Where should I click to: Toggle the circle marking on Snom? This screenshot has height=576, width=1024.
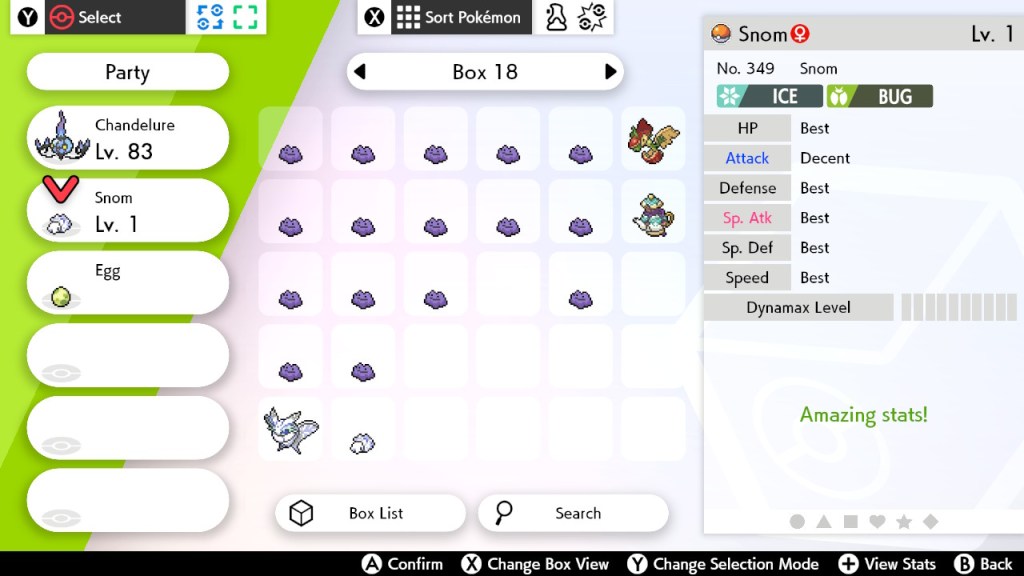point(797,521)
